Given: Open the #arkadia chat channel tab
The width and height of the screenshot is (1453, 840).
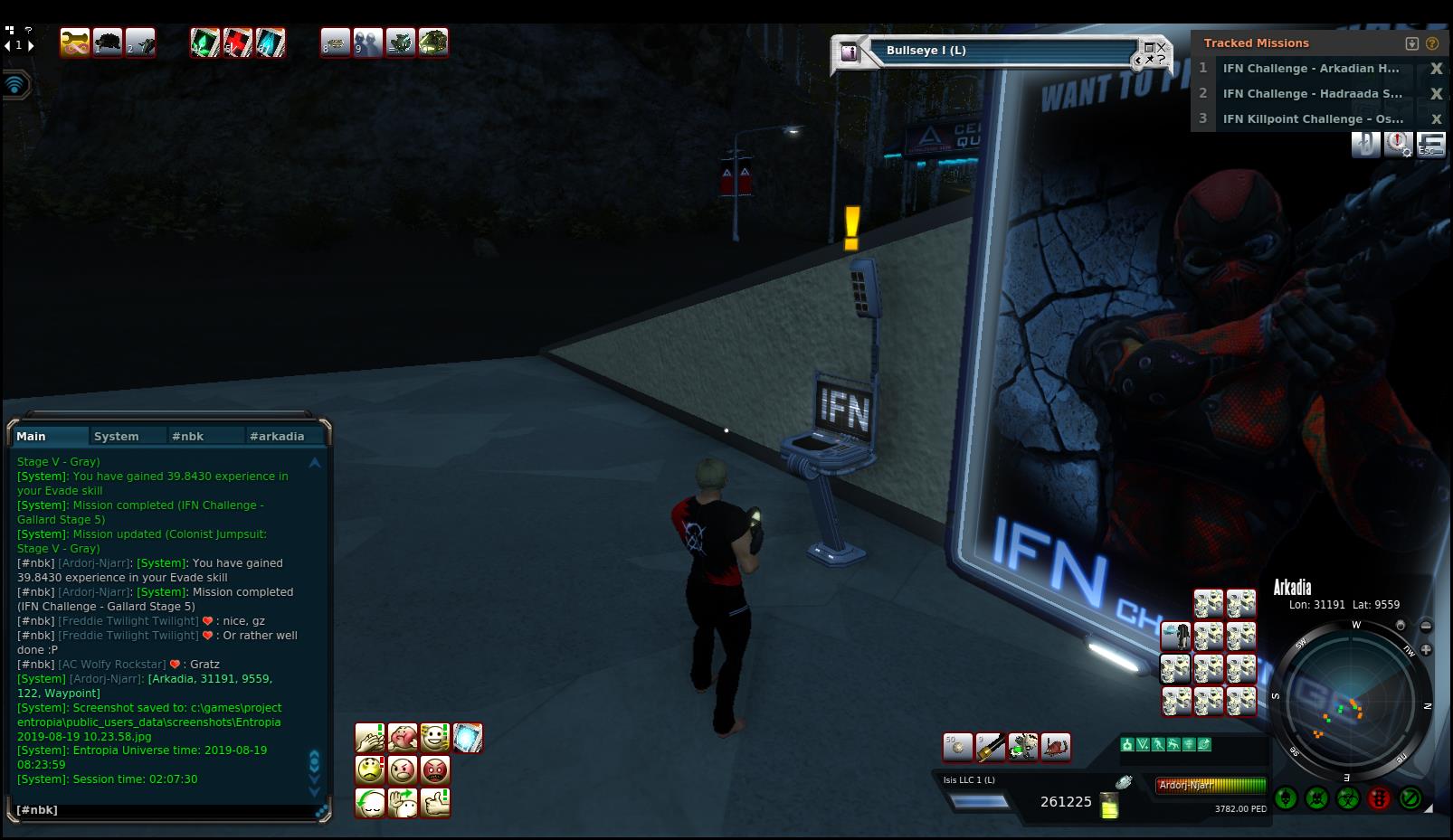Looking at the screenshot, I should pos(277,436).
